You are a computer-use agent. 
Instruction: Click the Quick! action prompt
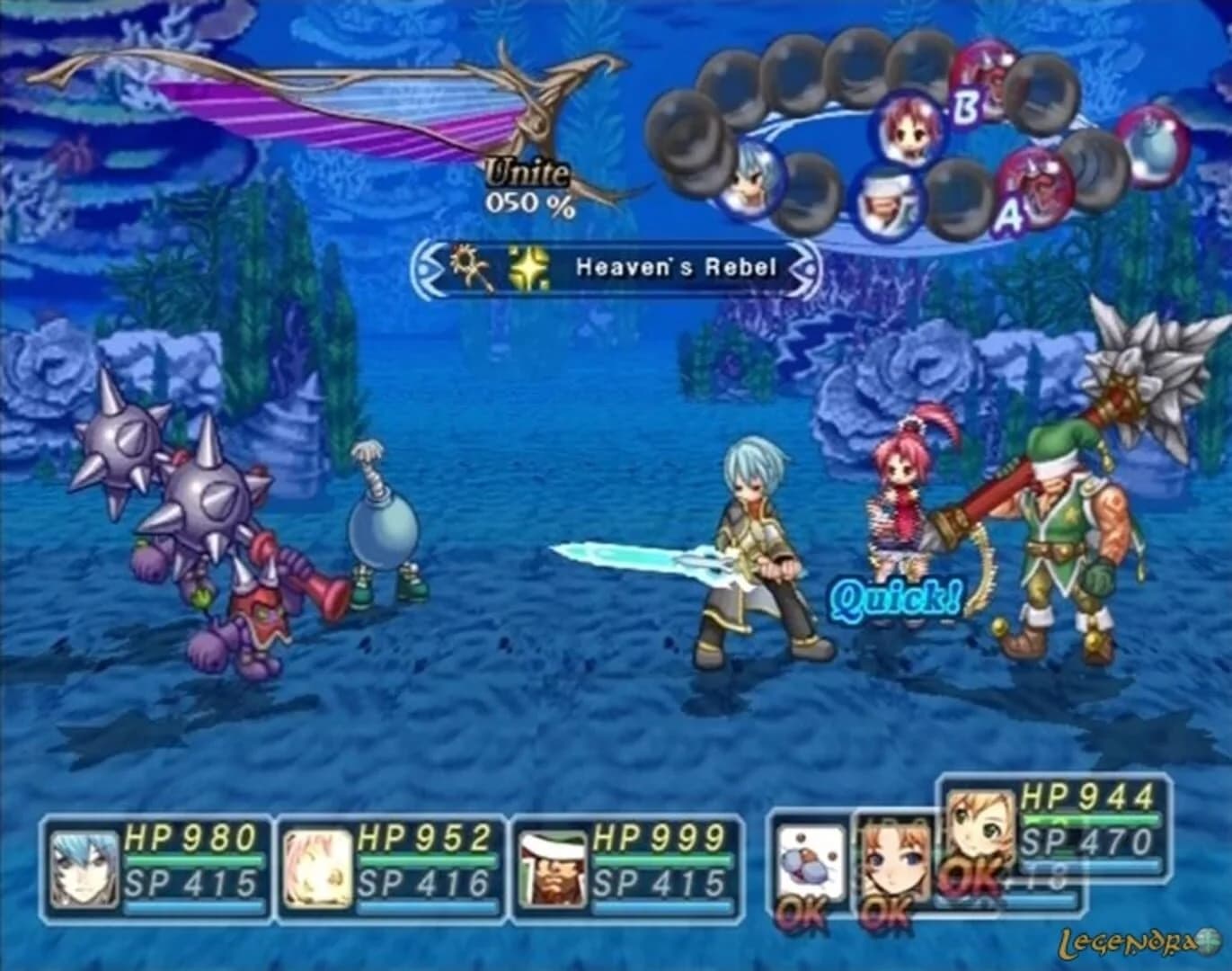[896, 594]
